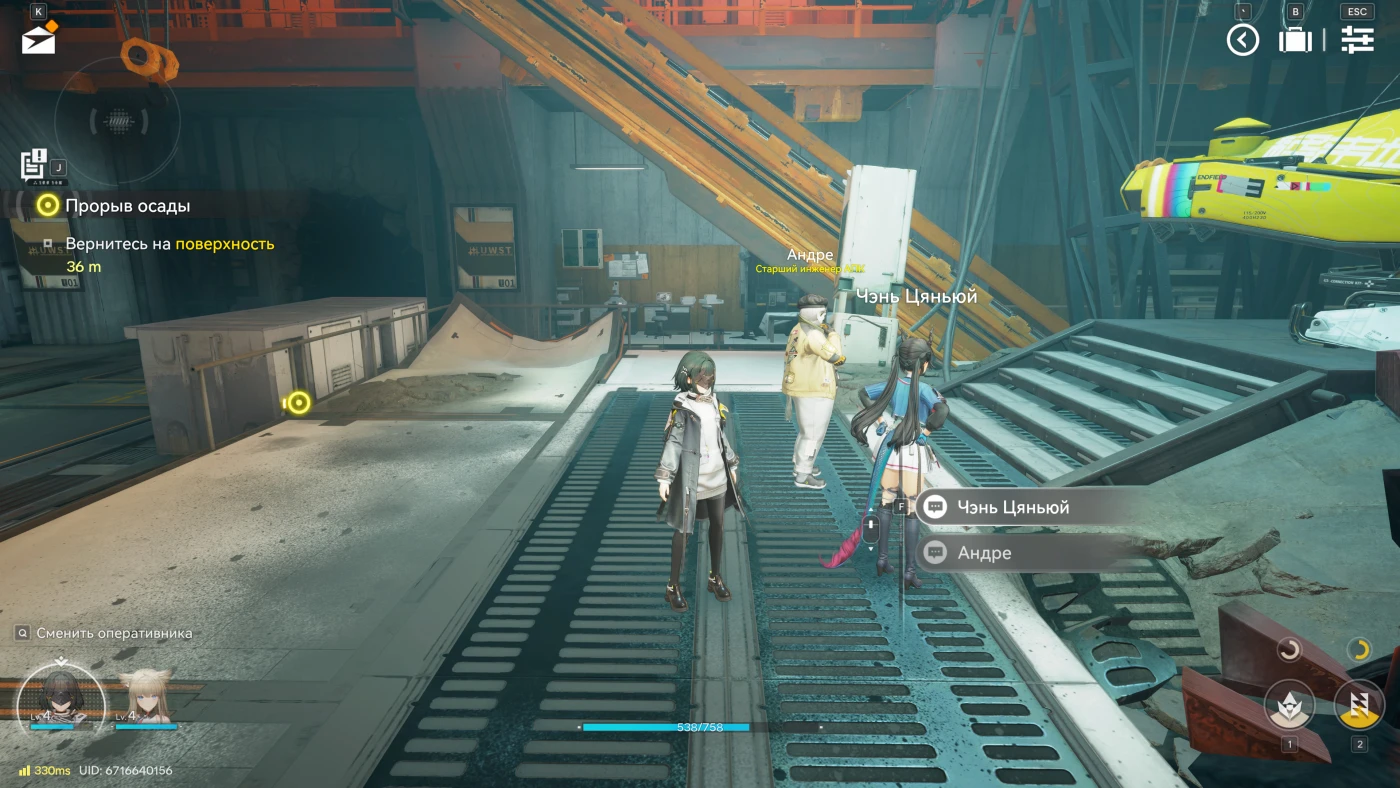Click the circled back arrow icon
Screen dimensions: 1400x788
tap(1243, 40)
